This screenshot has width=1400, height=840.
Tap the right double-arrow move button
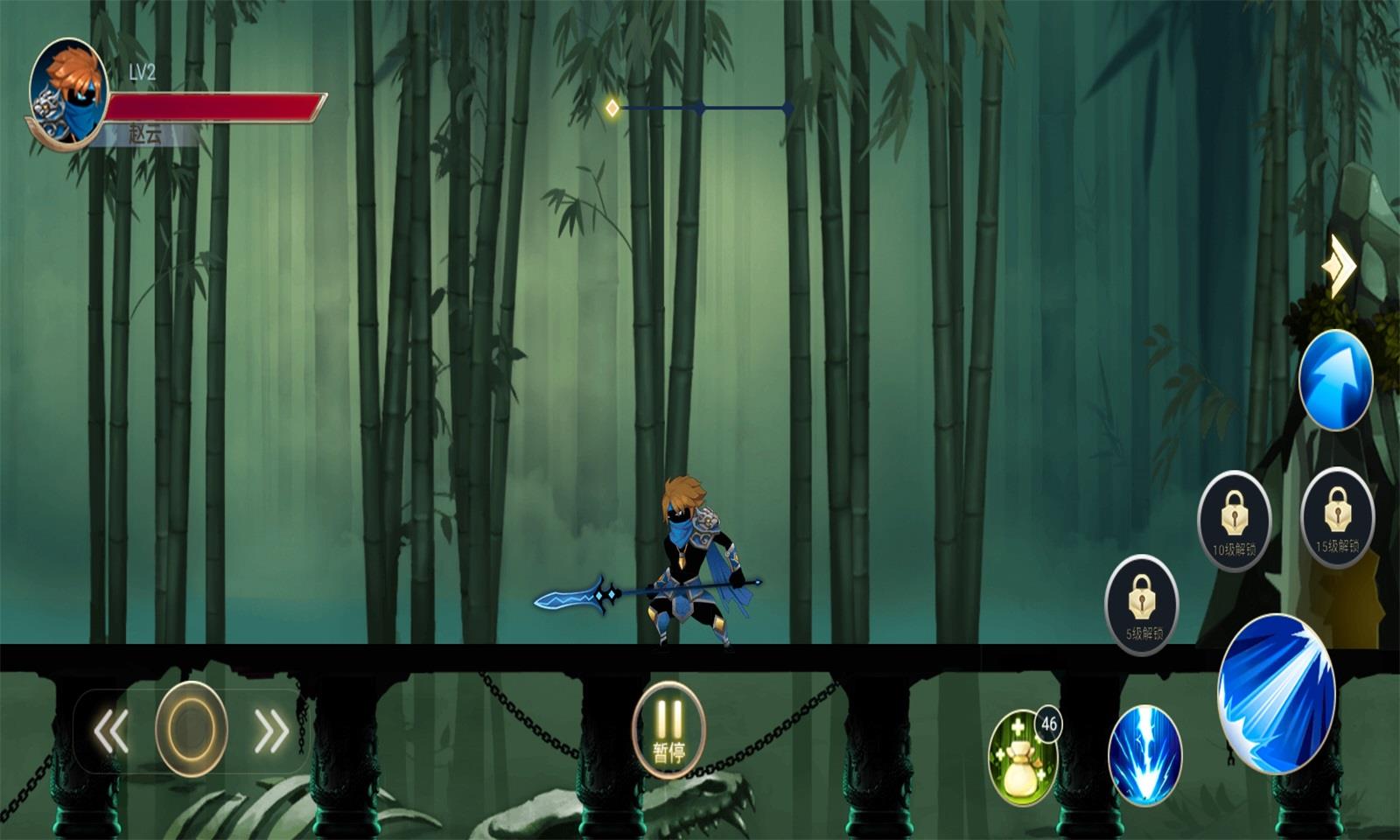pyautogui.click(x=270, y=731)
